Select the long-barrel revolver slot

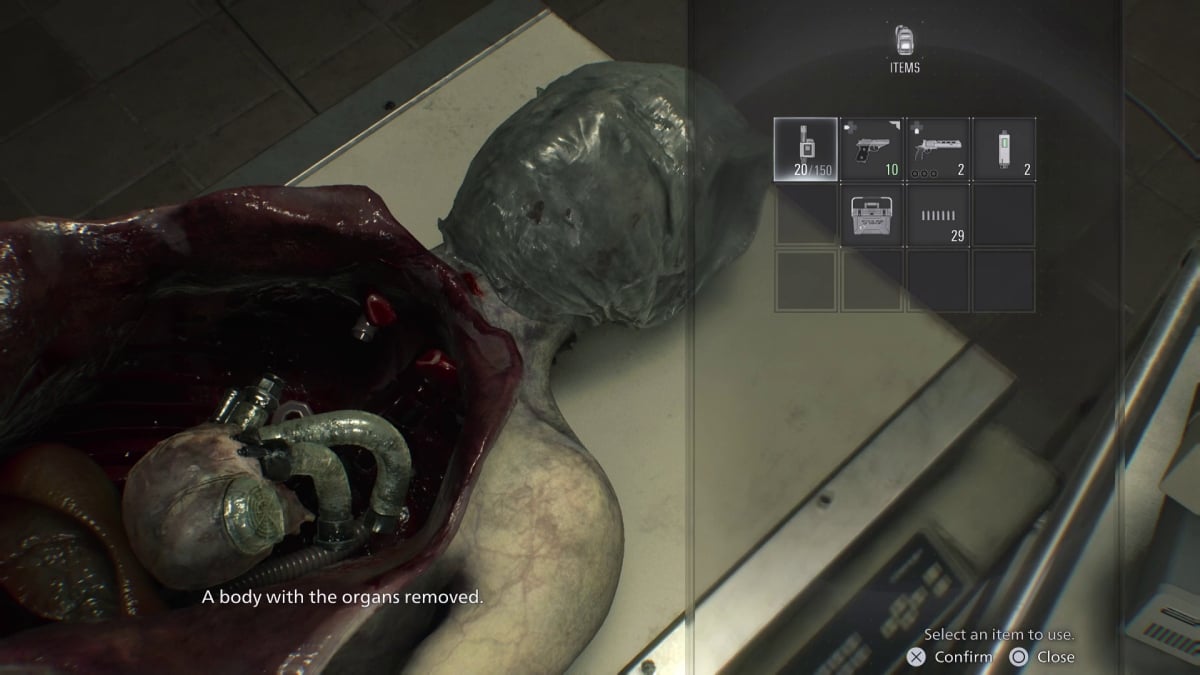coord(938,149)
